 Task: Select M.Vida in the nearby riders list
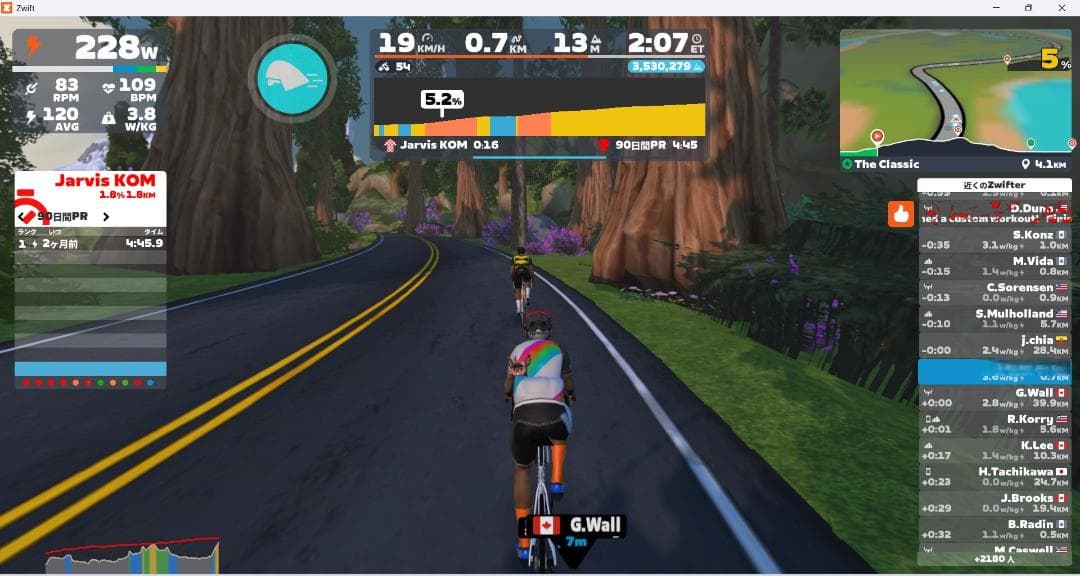994,266
